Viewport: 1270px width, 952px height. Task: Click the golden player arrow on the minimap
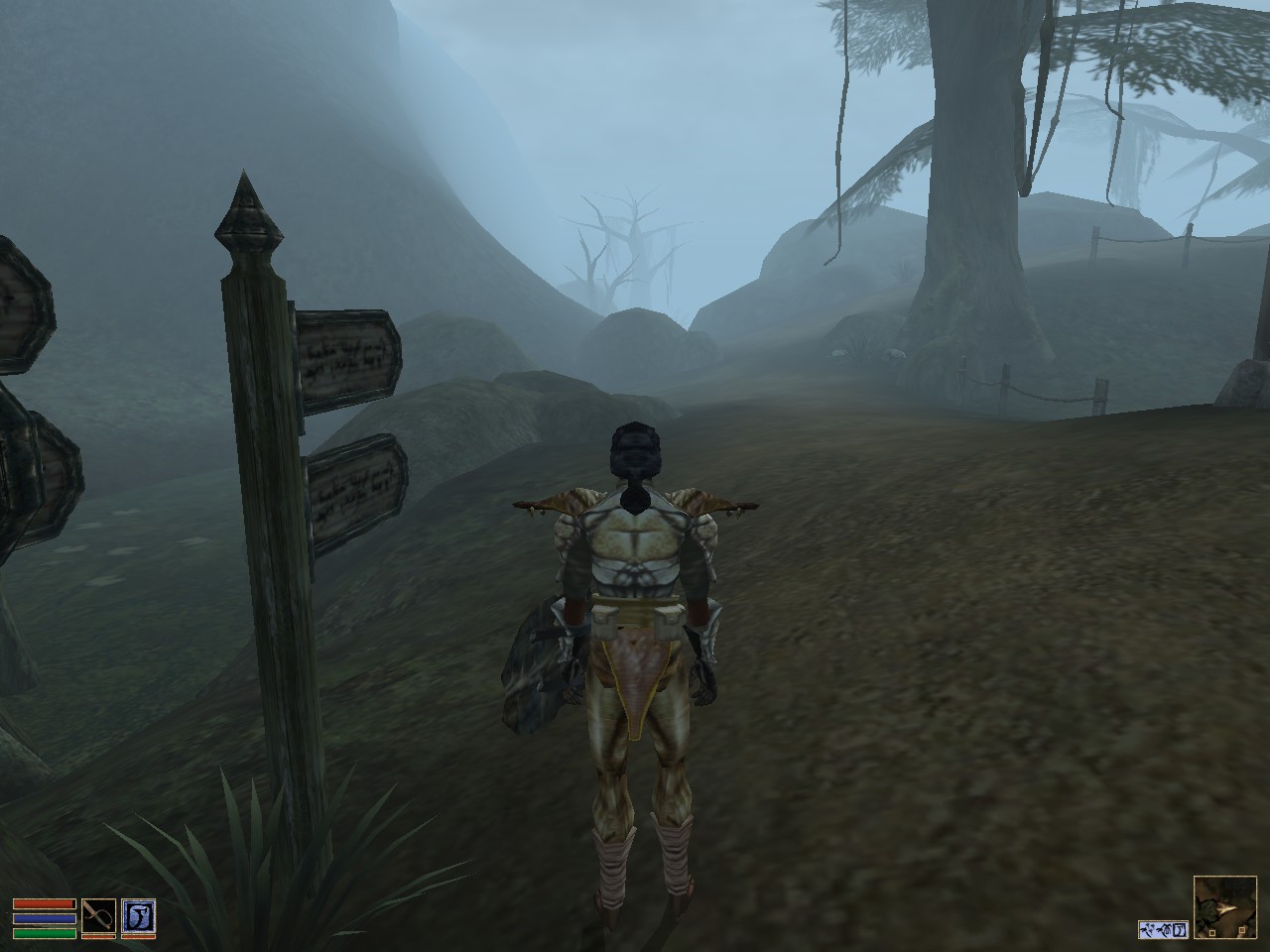click(1225, 907)
